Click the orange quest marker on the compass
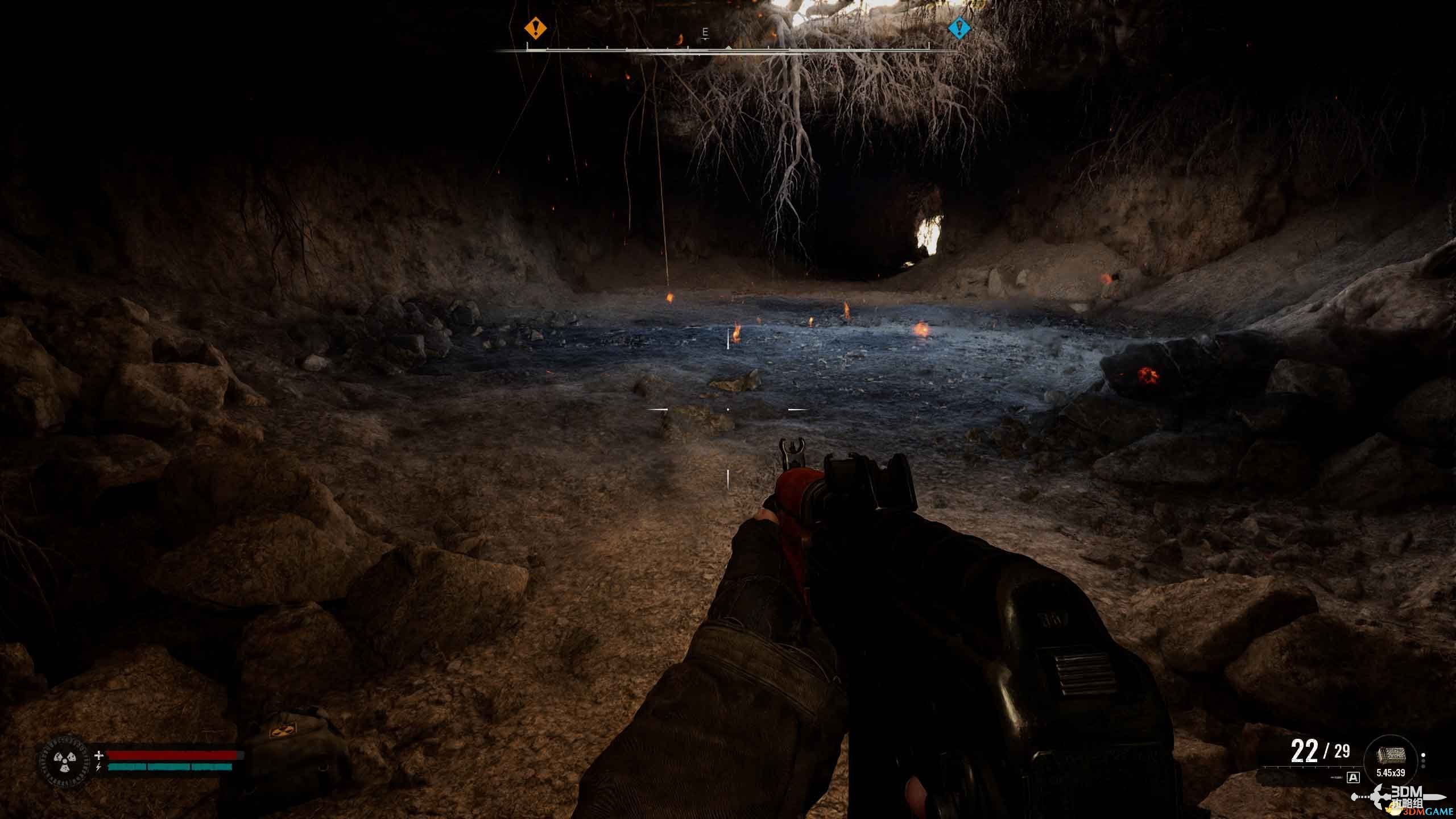1456x819 pixels. tap(535, 27)
